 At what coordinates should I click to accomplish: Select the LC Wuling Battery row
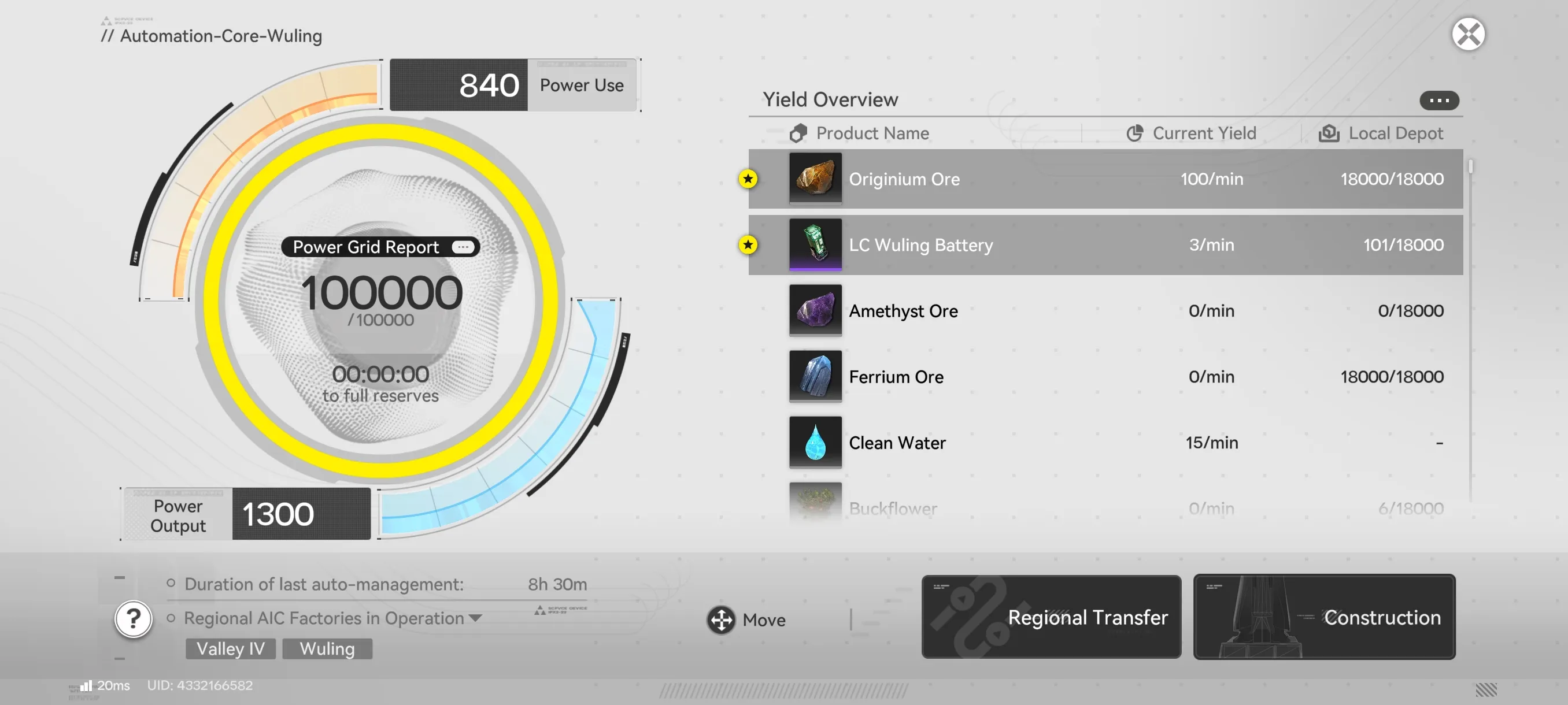click(1105, 245)
